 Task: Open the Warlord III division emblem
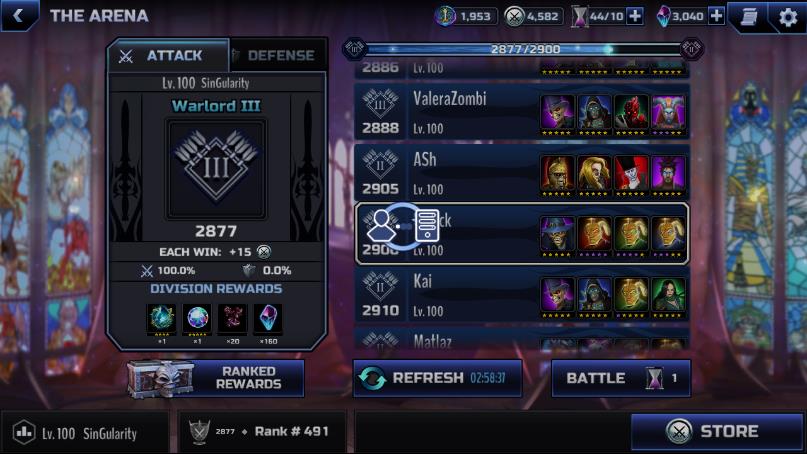[216, 168]
